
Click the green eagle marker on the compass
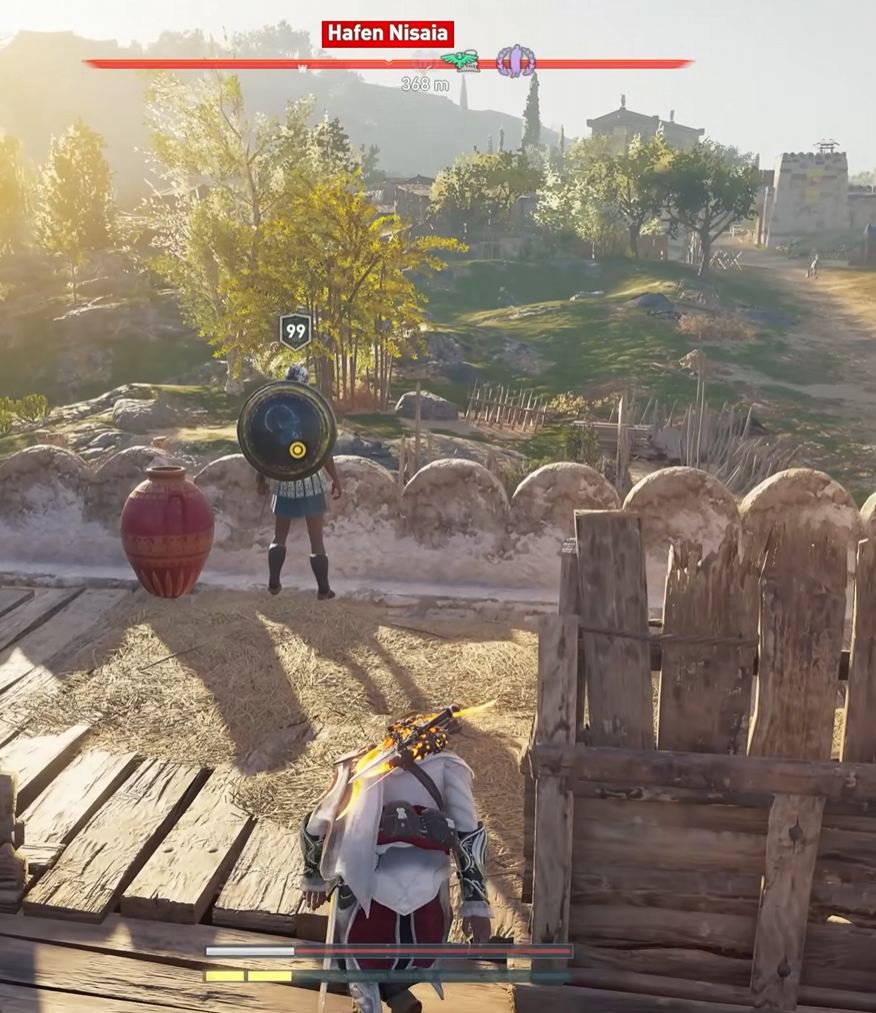coord(460,61)
